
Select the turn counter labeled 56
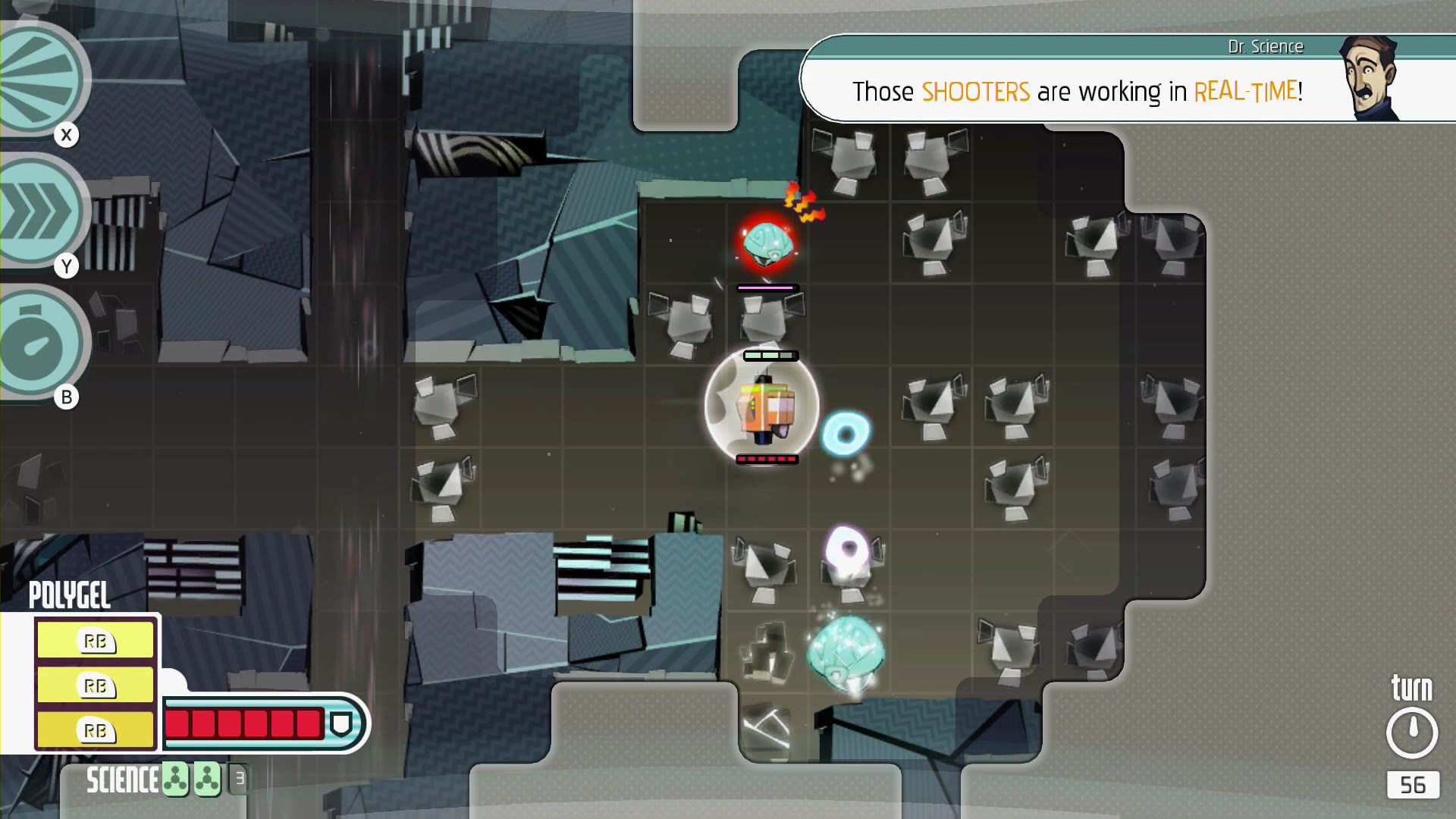[1412, 786]
